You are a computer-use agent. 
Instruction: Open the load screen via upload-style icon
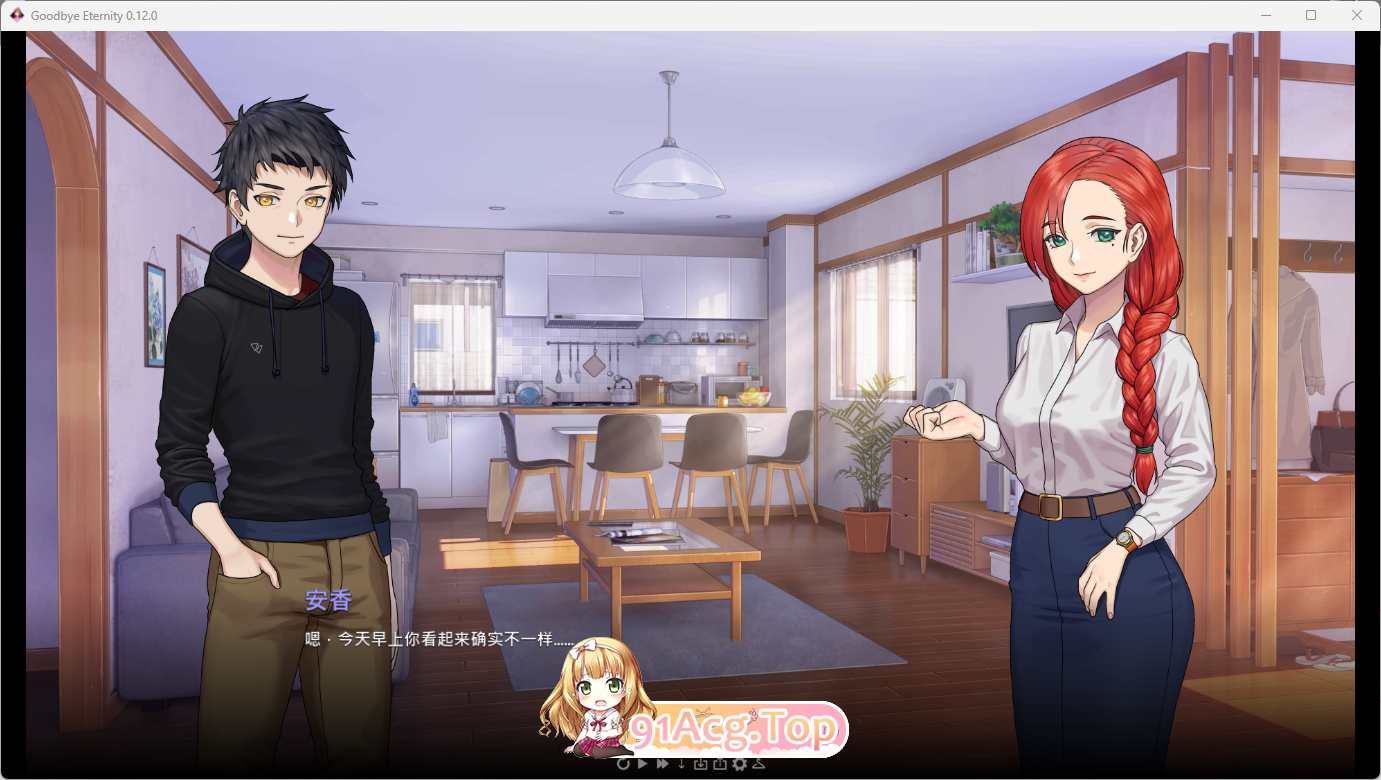point(721,764)
